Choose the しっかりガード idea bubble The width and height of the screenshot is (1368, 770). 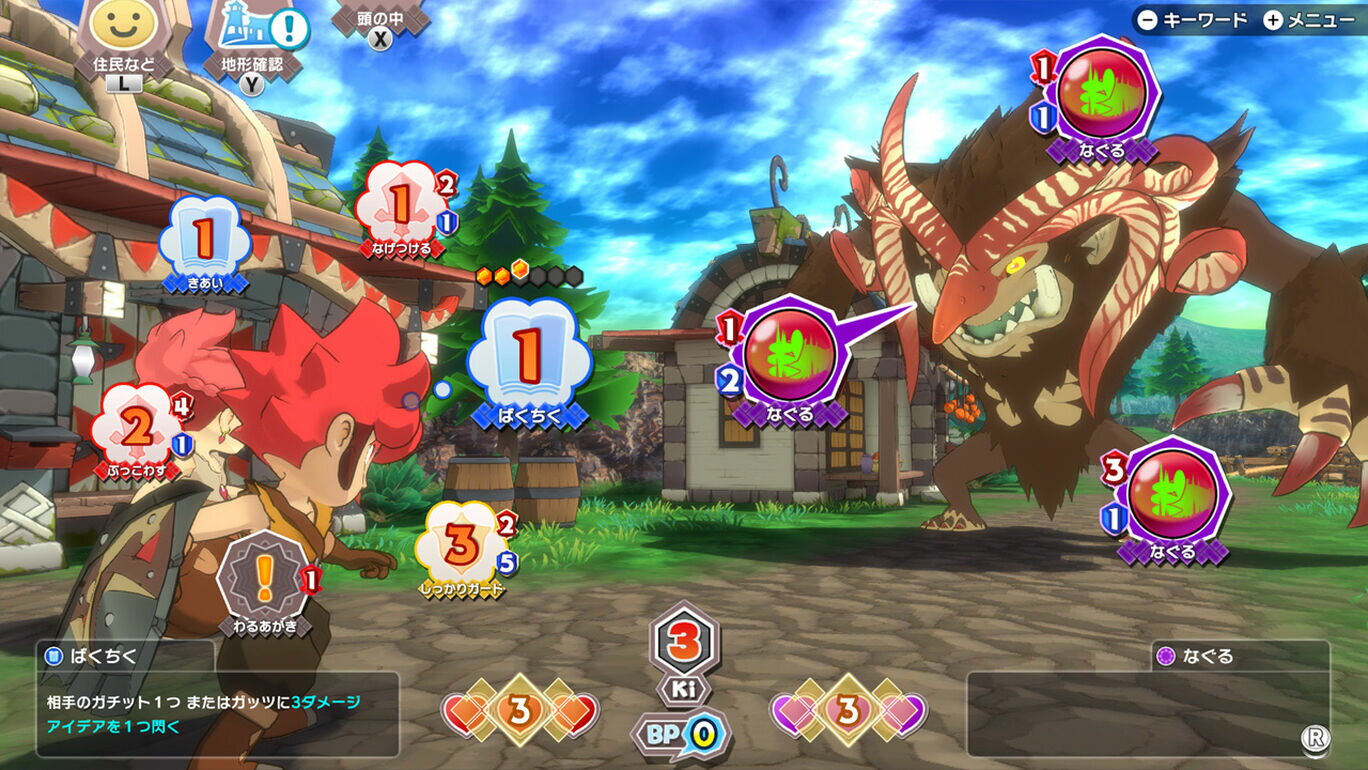[x=461, y=546]
